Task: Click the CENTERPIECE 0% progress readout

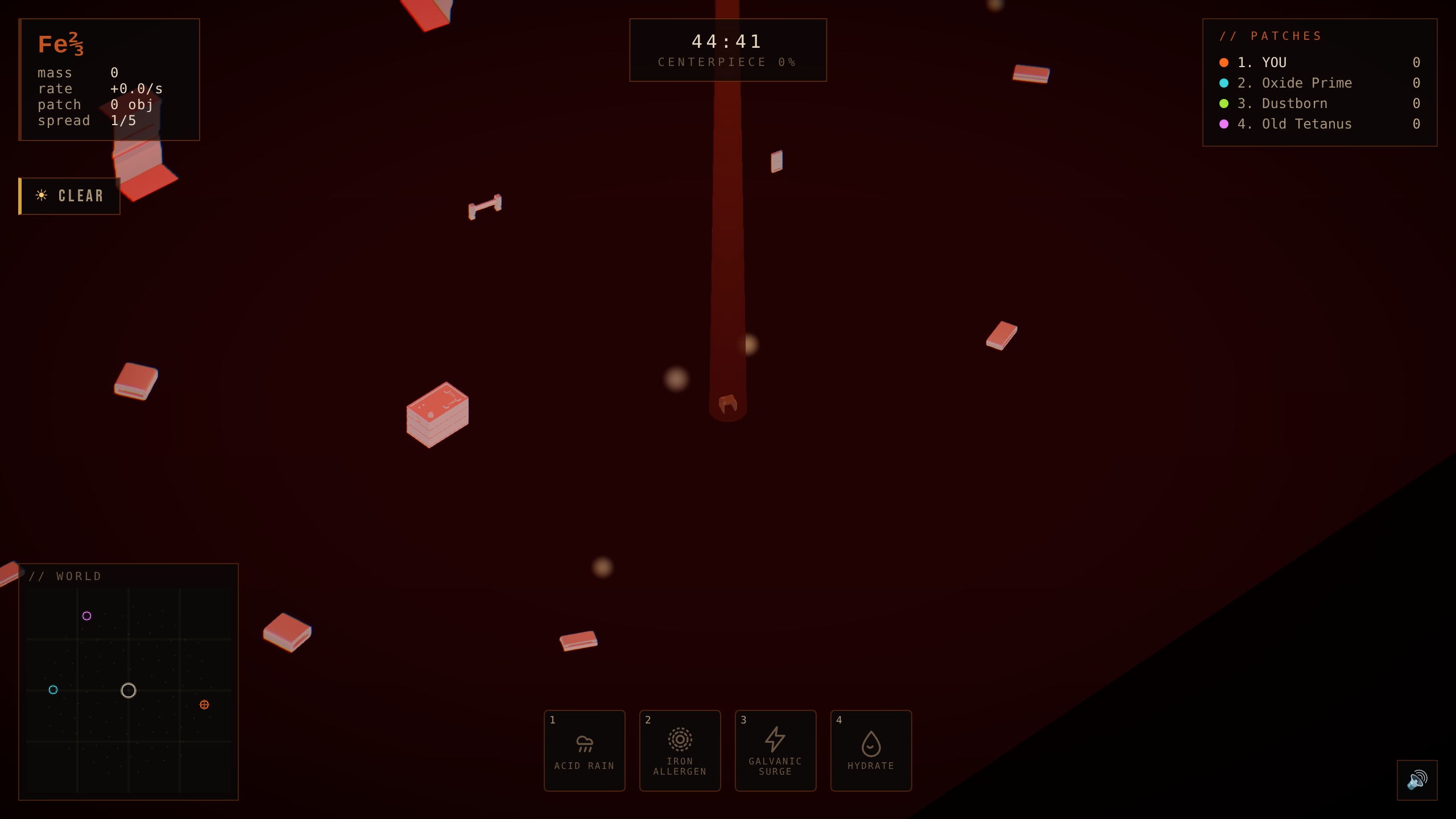Action: (727, 62)
